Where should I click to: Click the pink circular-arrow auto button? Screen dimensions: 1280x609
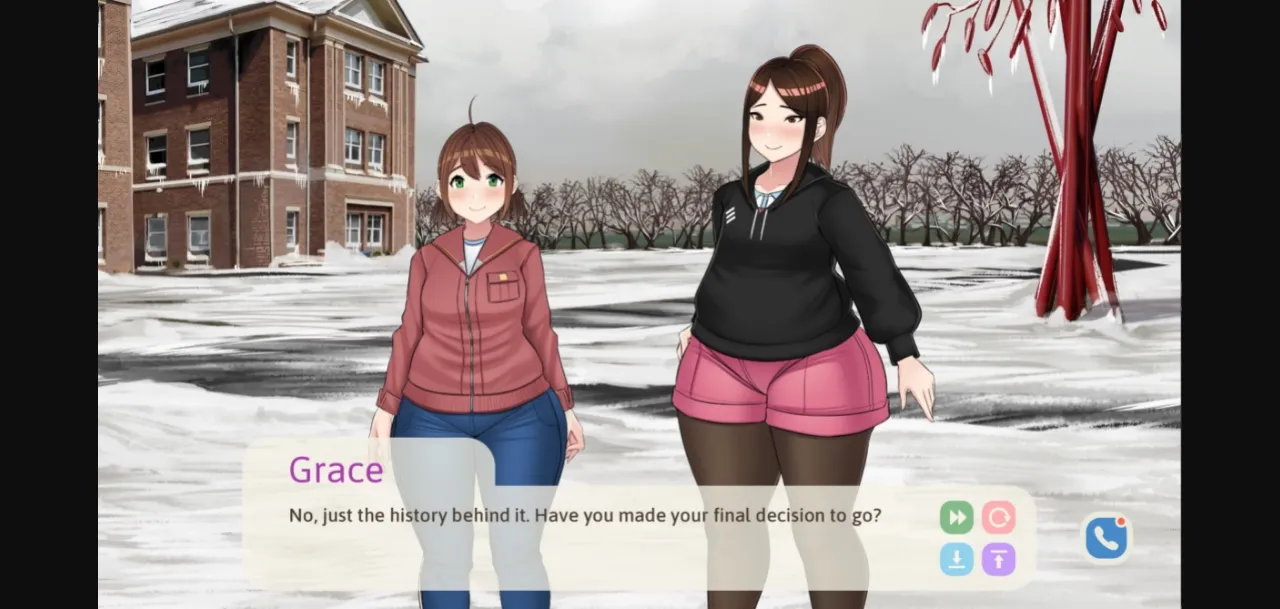(998, 517)
